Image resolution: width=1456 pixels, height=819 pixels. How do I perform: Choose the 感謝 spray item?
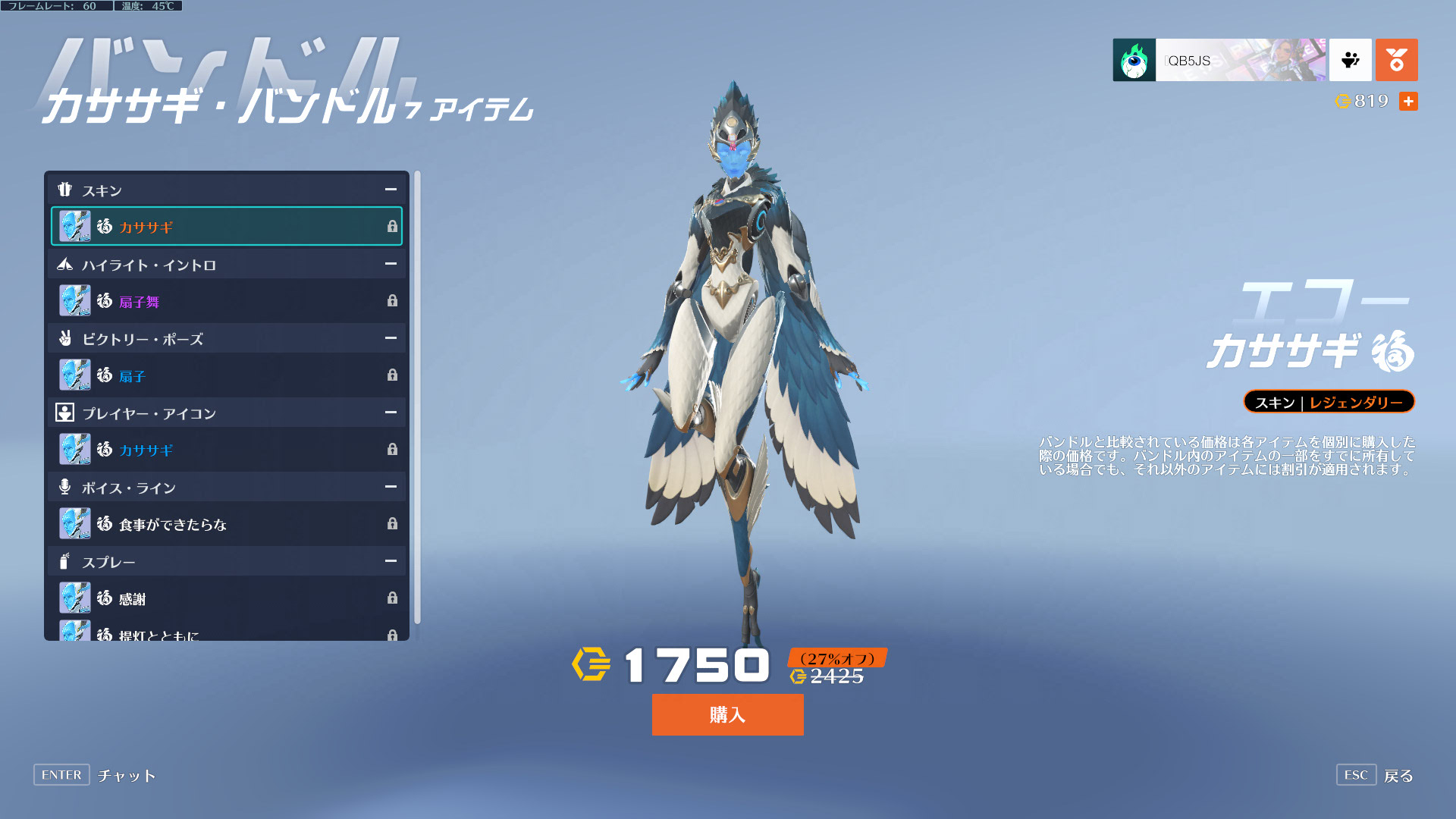[226, 598]
